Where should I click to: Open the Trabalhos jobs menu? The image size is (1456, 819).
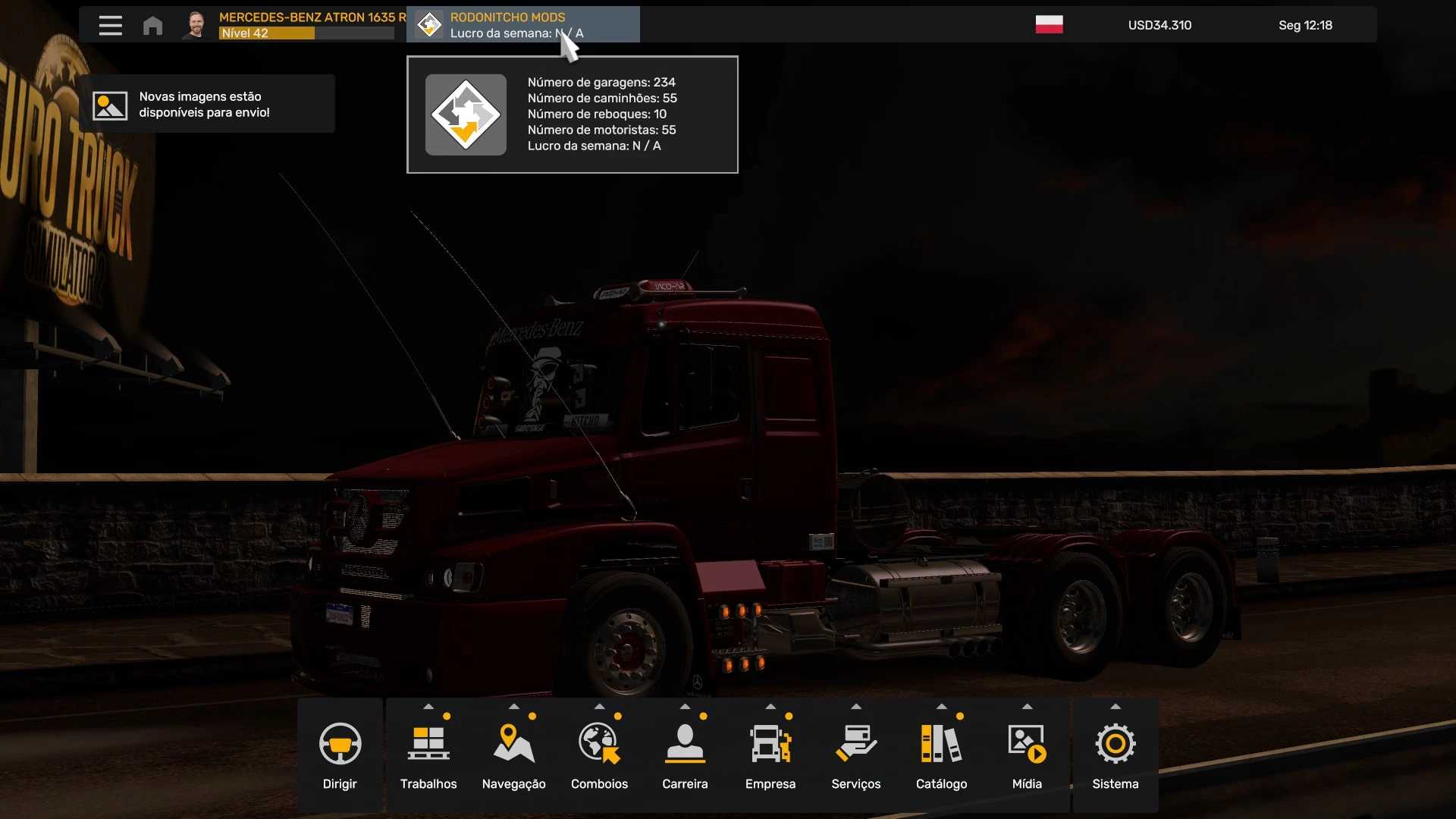[428, 755]
